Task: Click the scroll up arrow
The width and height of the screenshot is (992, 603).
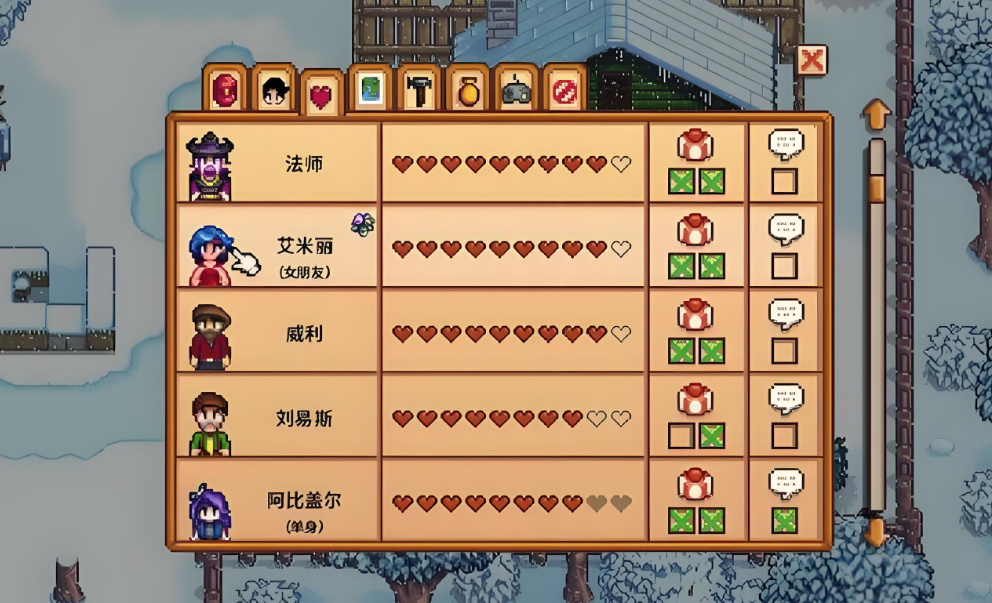Action: pyautogui.click(x=876, y=114)
